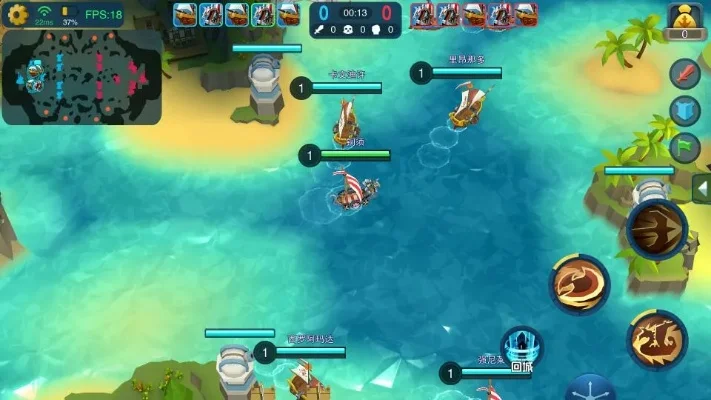This screenshot has height=400, width=711.
Task: Select the red sword attack signal
Action: pos(684,74)
